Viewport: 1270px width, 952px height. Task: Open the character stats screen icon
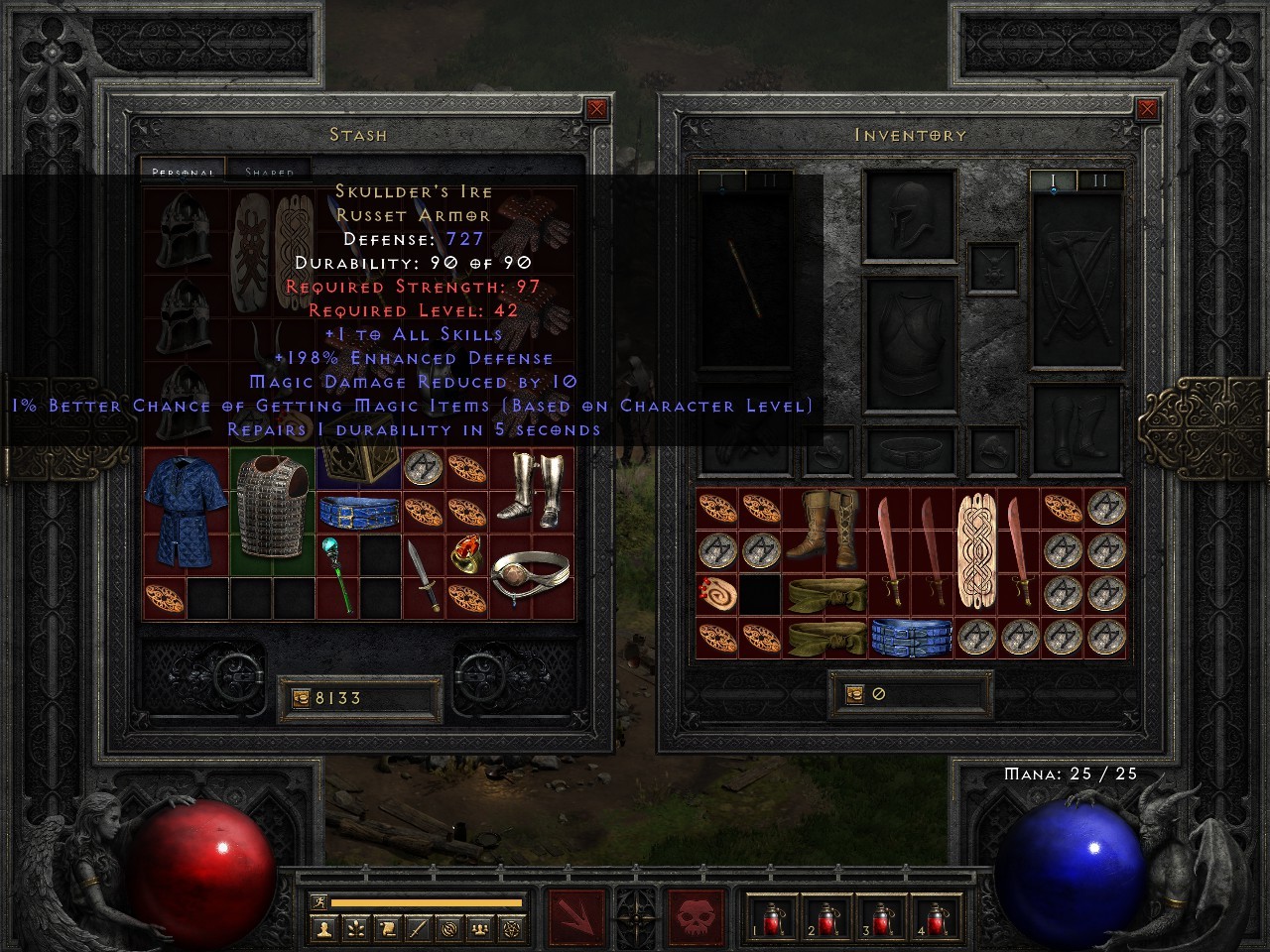point(324,928)
